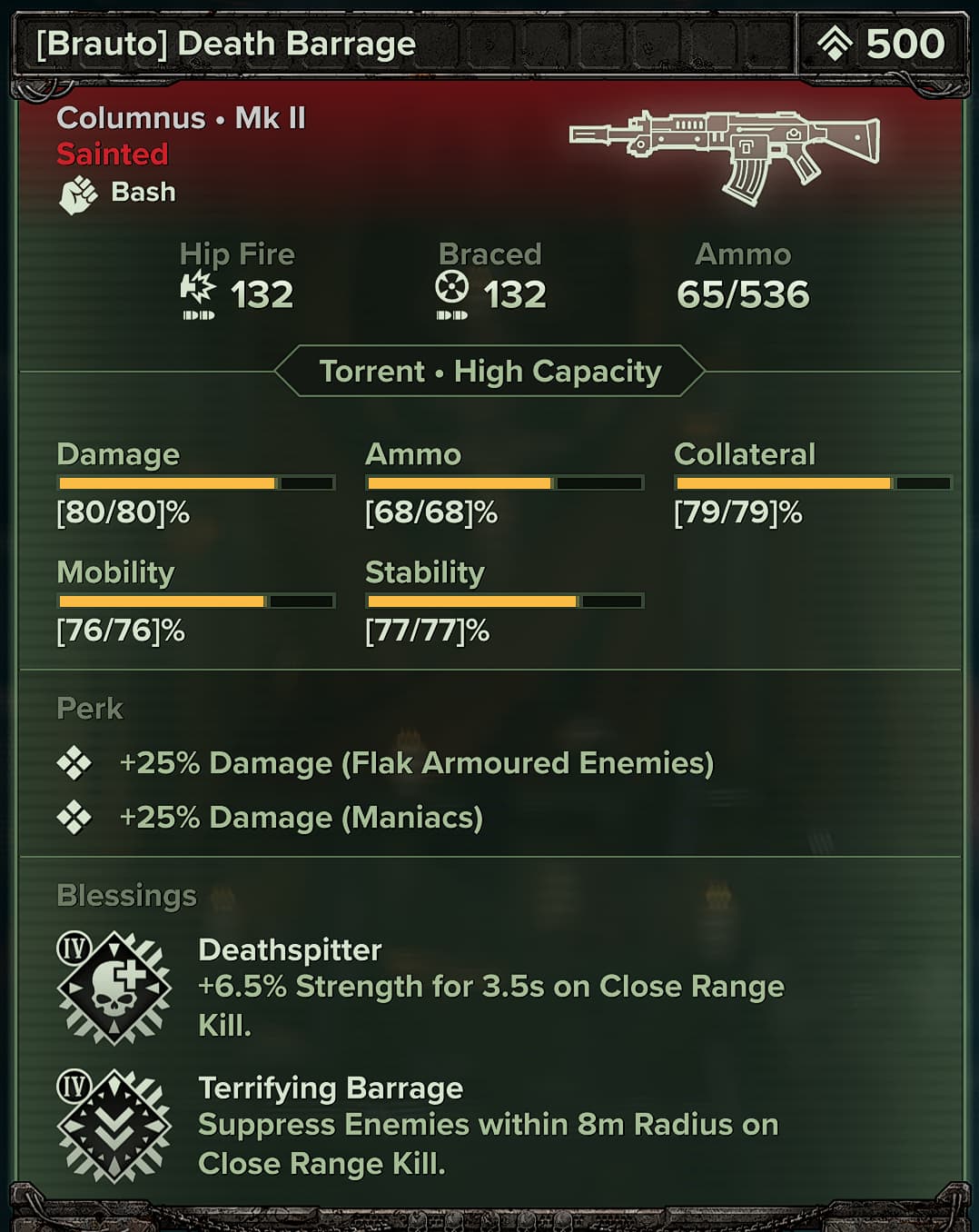This screenshot has width=979, height=1232.
Task: Select the Terrifying Barrage blessing icon
Action: [114, 1126]
